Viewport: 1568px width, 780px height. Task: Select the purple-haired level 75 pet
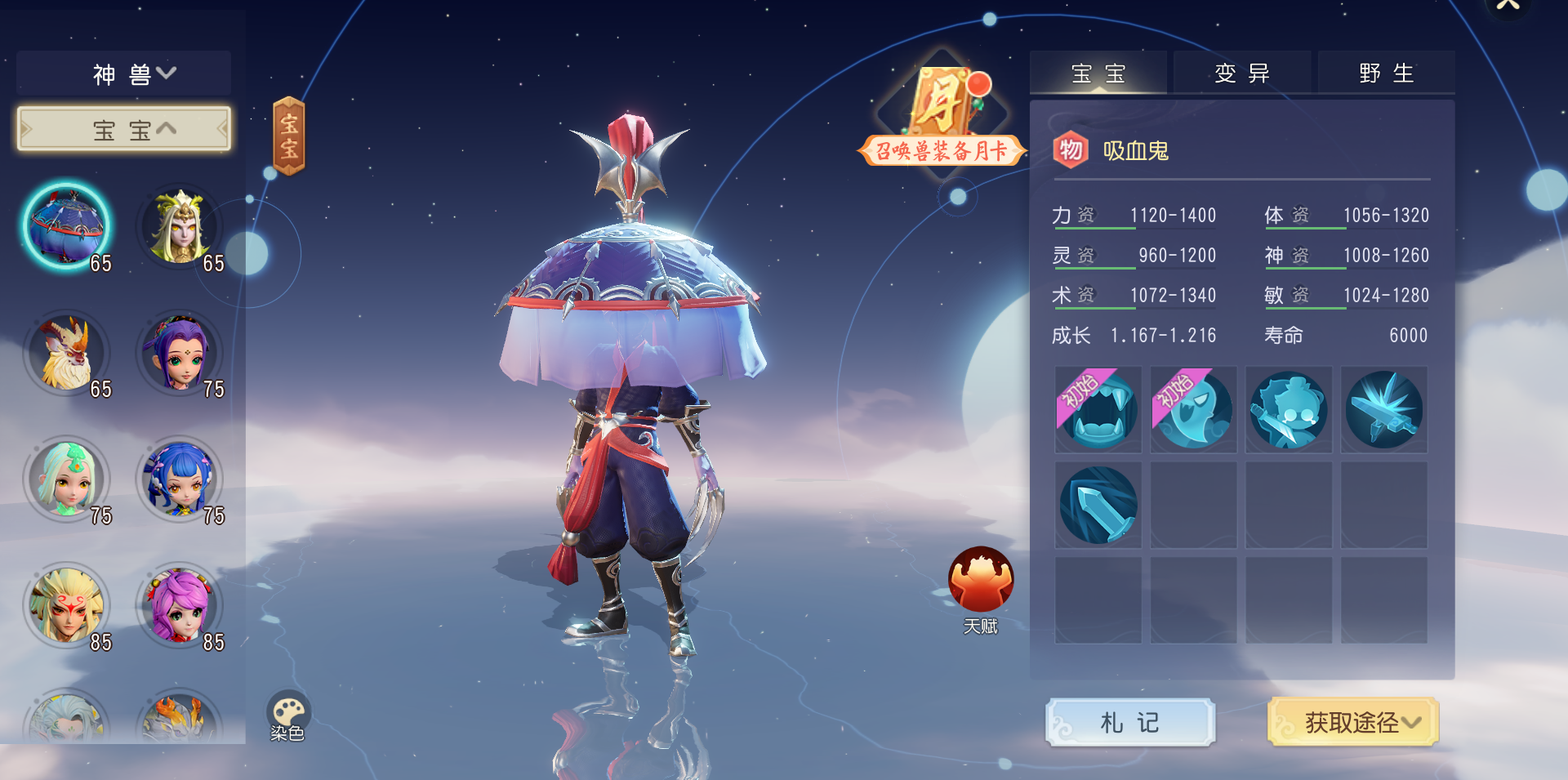coord(180,354)
